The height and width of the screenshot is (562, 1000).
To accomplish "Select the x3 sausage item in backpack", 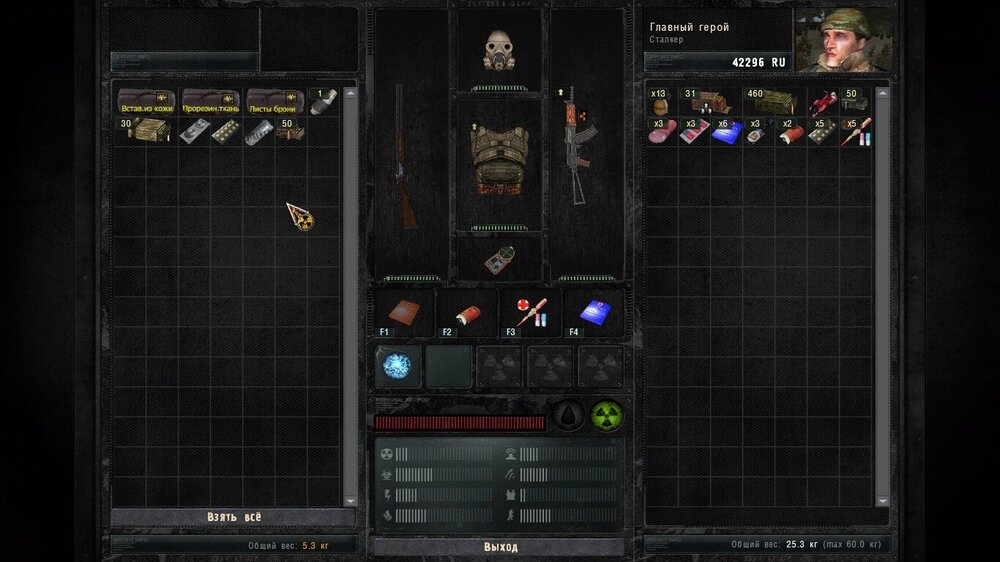I will 661,132.
